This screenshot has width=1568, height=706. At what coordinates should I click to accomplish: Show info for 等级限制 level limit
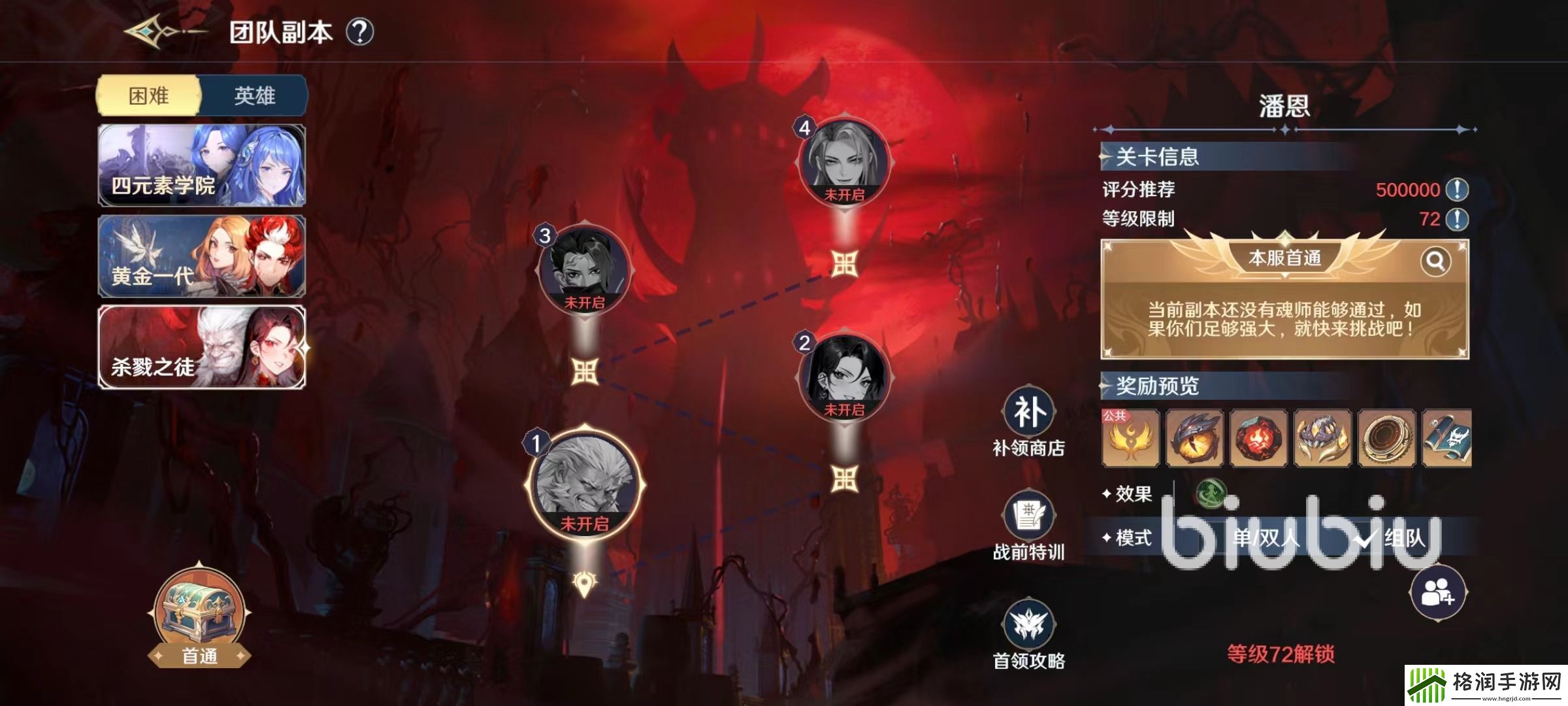pyautogui.click(x=1458, y=219)
